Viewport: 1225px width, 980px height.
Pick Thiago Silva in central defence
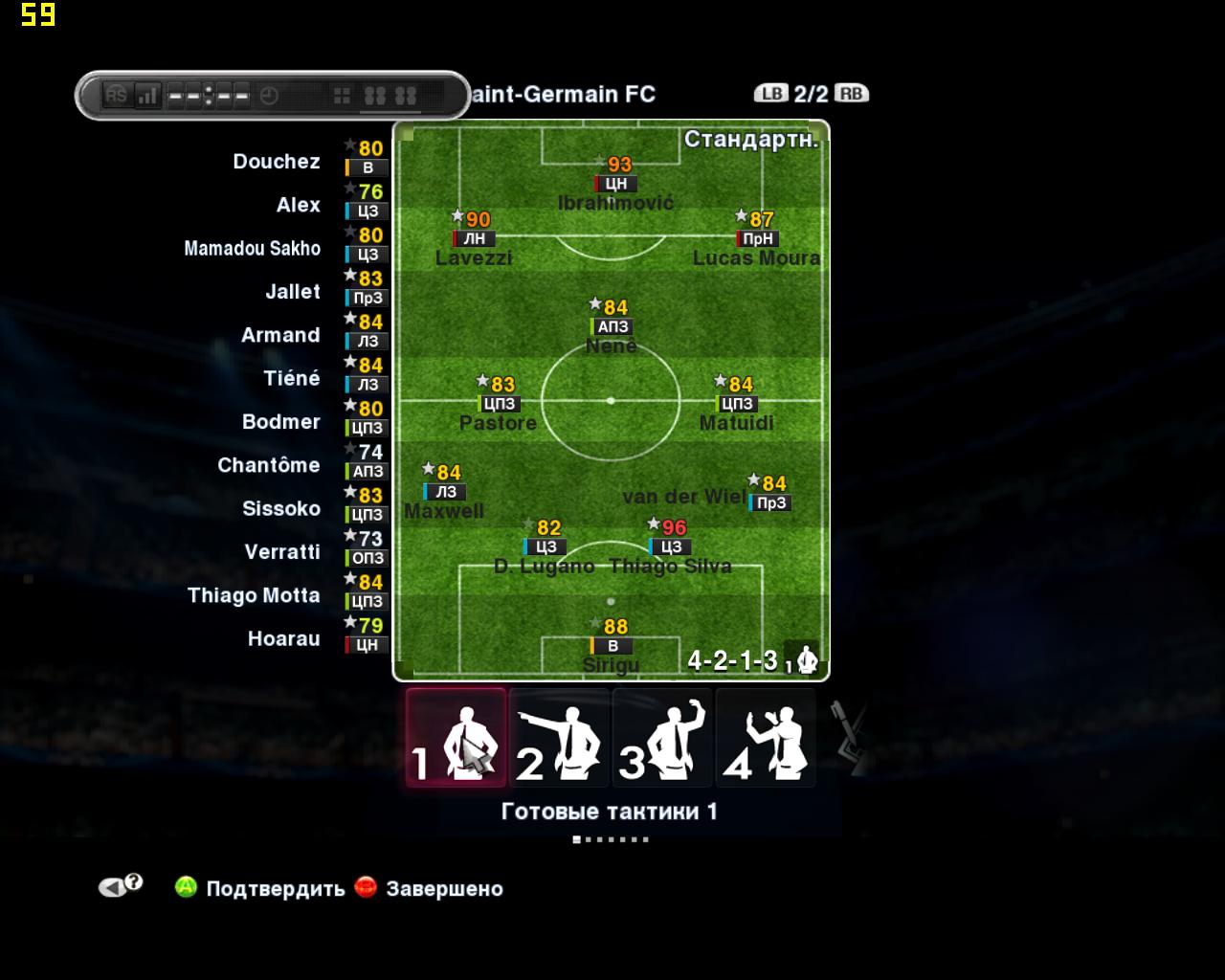click(x=670, y=547)
